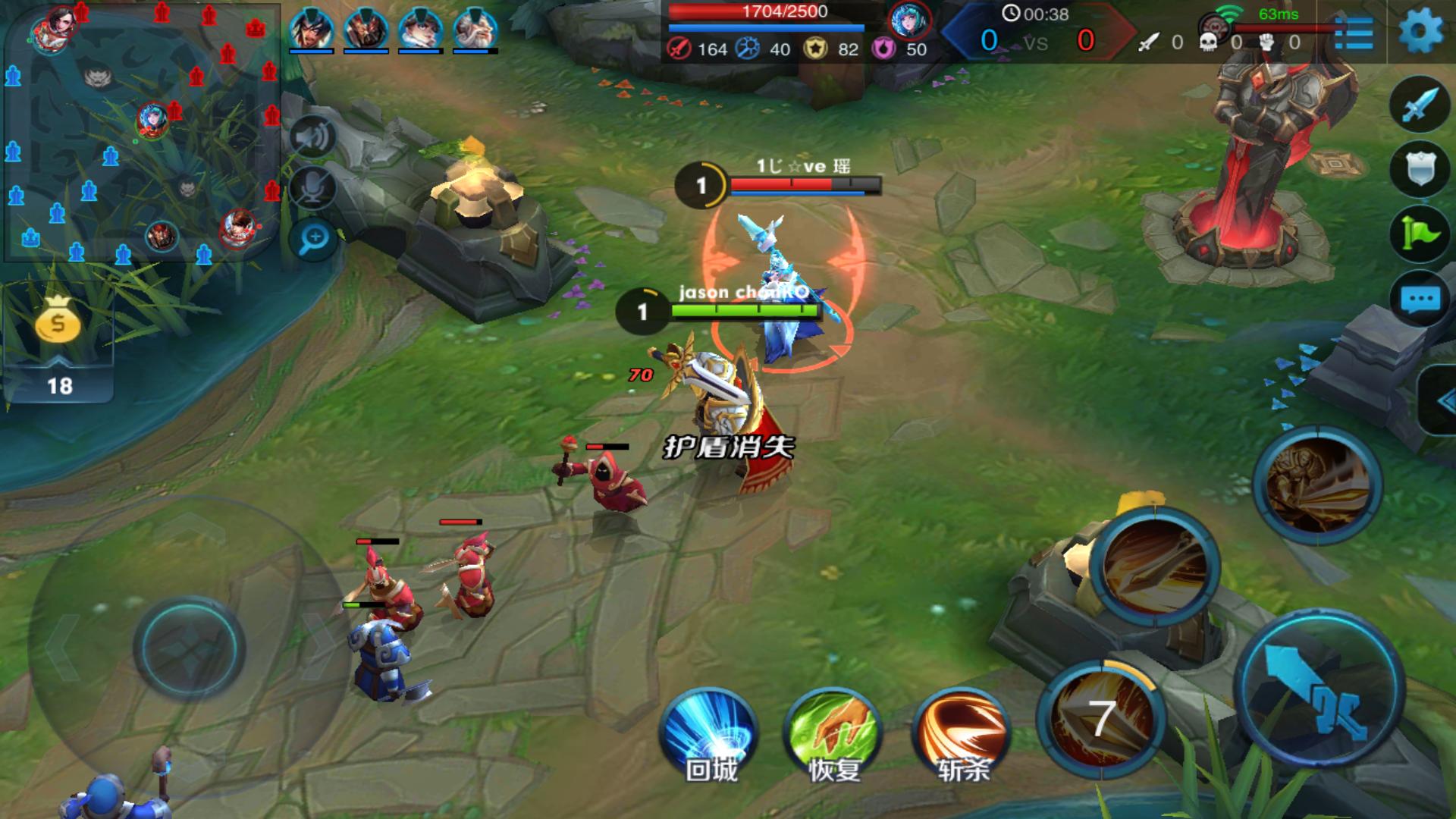Click the minimap

142,133
